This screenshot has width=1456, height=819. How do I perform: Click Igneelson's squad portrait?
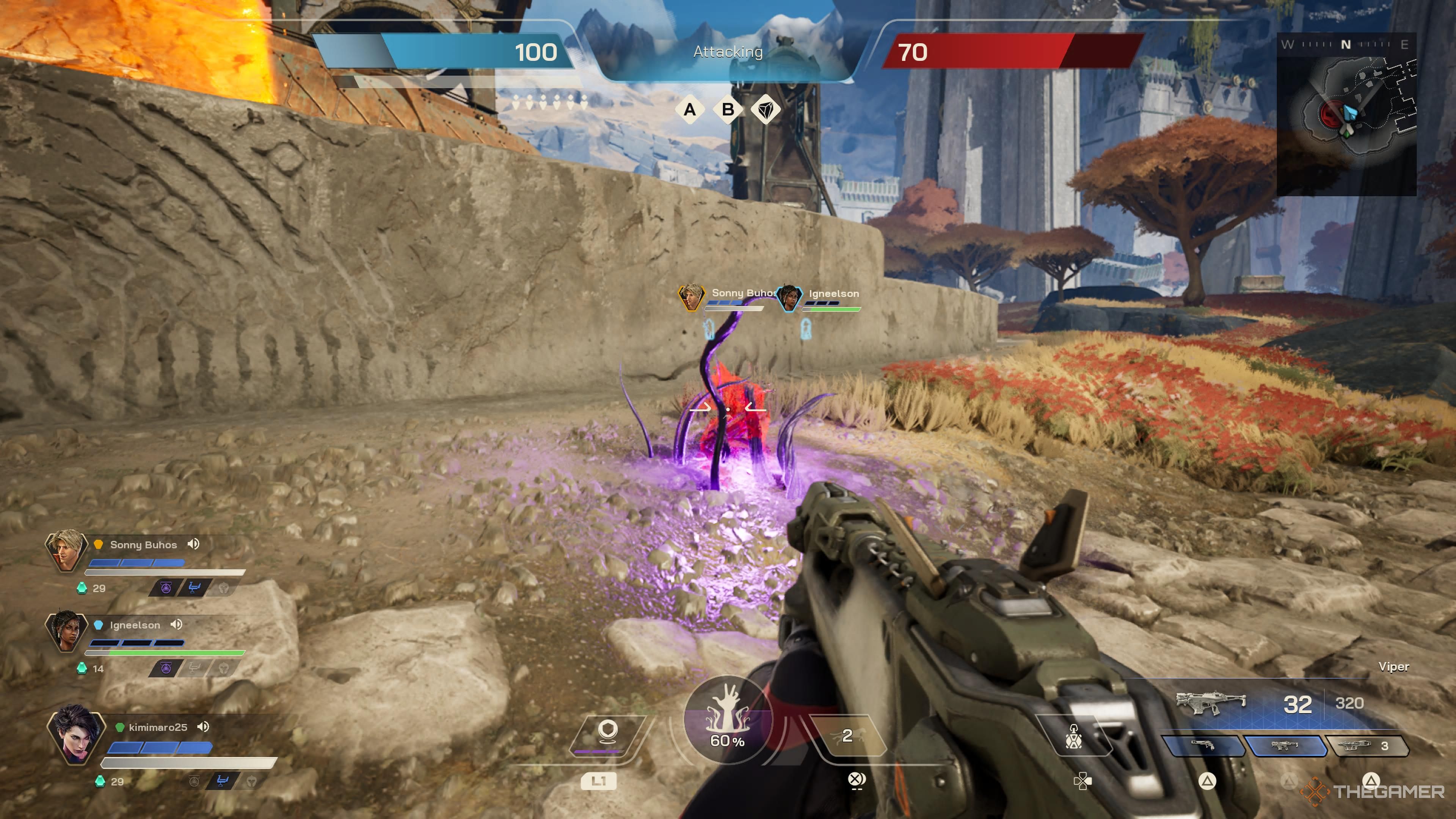[66, 631]
